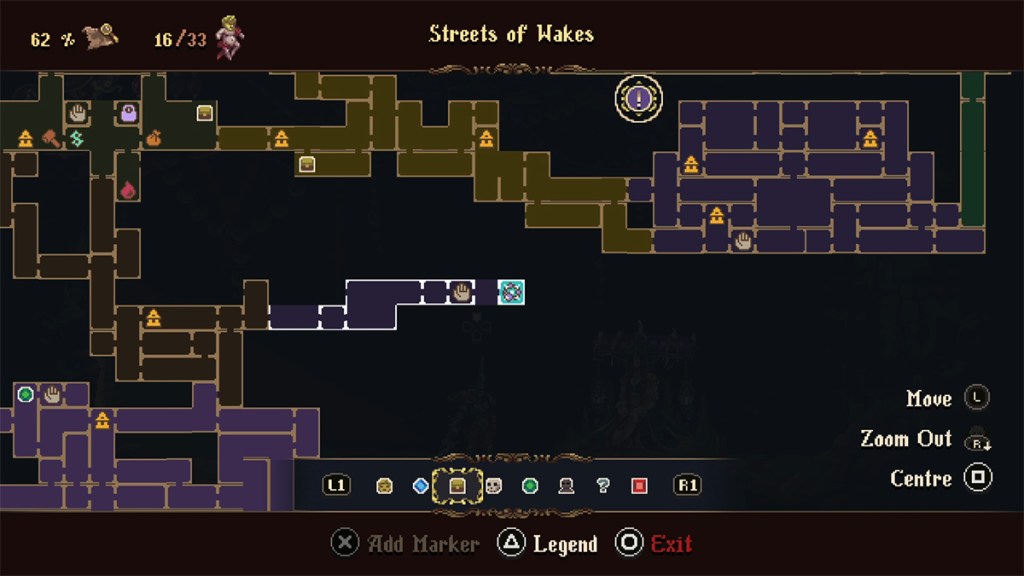The height and width of the screenshot is (576, 1024).
Task: Select the green circle map marker
Action: (25, 395)
